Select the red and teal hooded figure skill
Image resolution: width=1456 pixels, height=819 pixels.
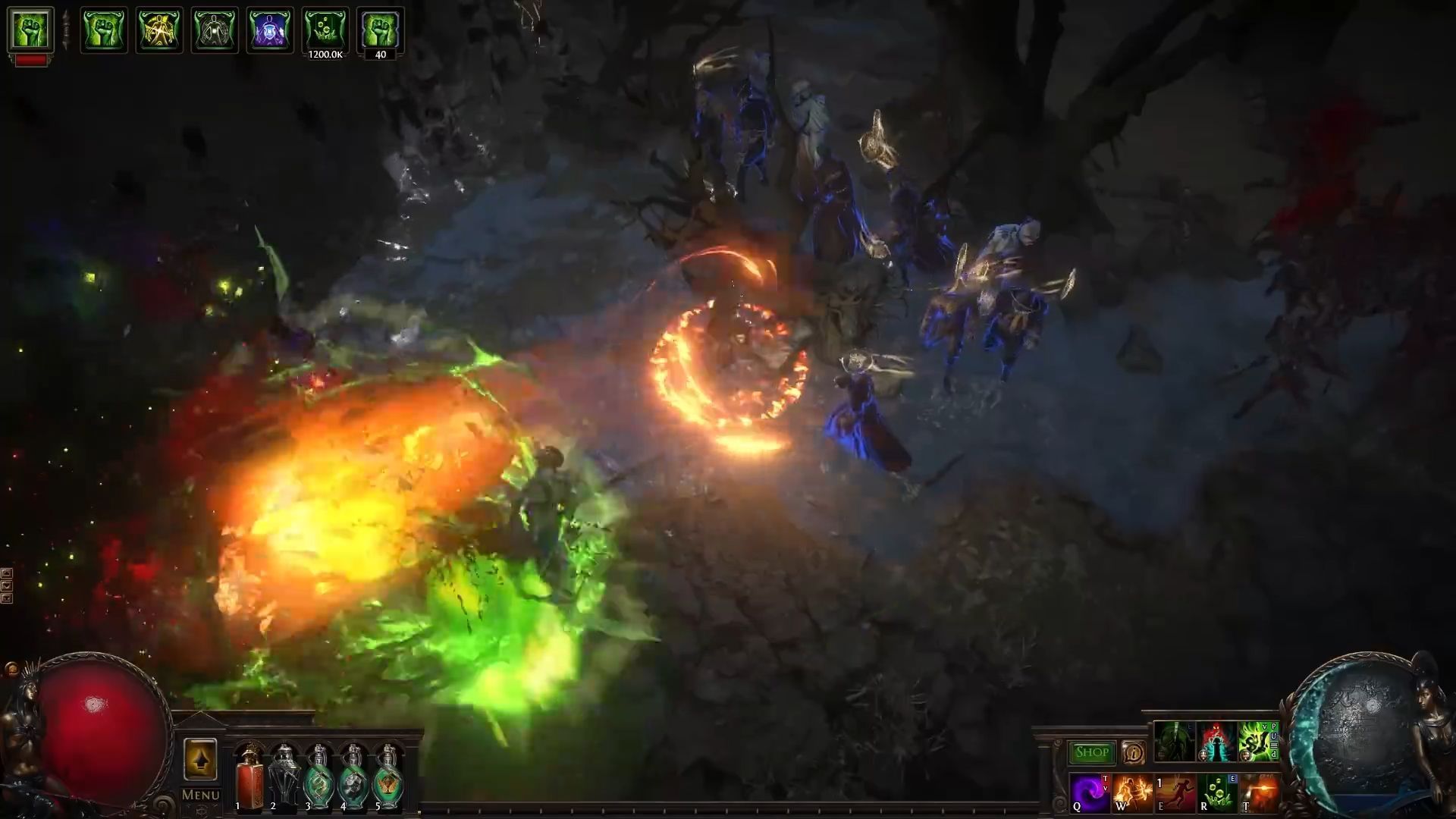1216,742
